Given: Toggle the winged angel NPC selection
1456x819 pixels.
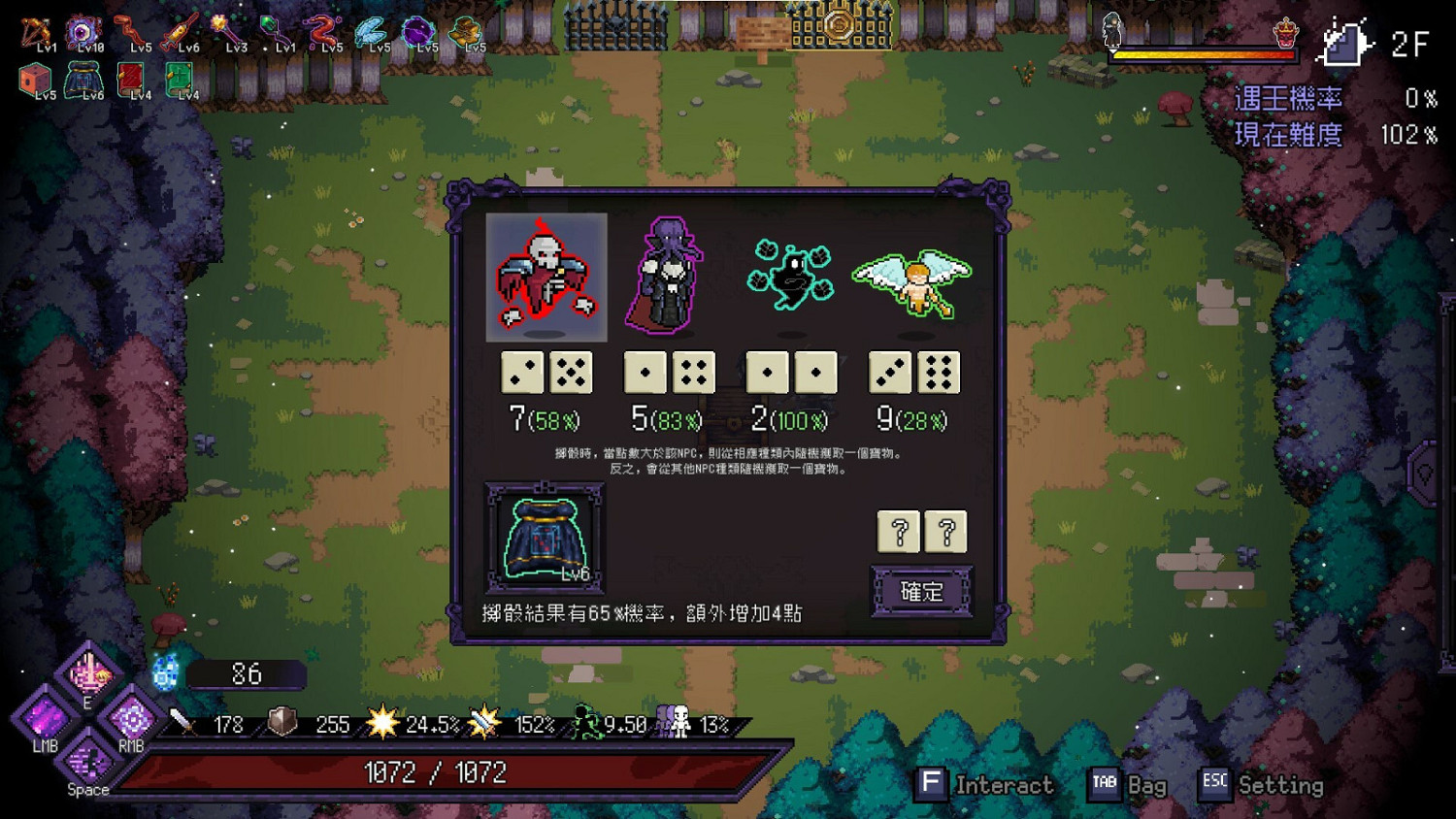Looking at the screenshot, I should [912, 281].
